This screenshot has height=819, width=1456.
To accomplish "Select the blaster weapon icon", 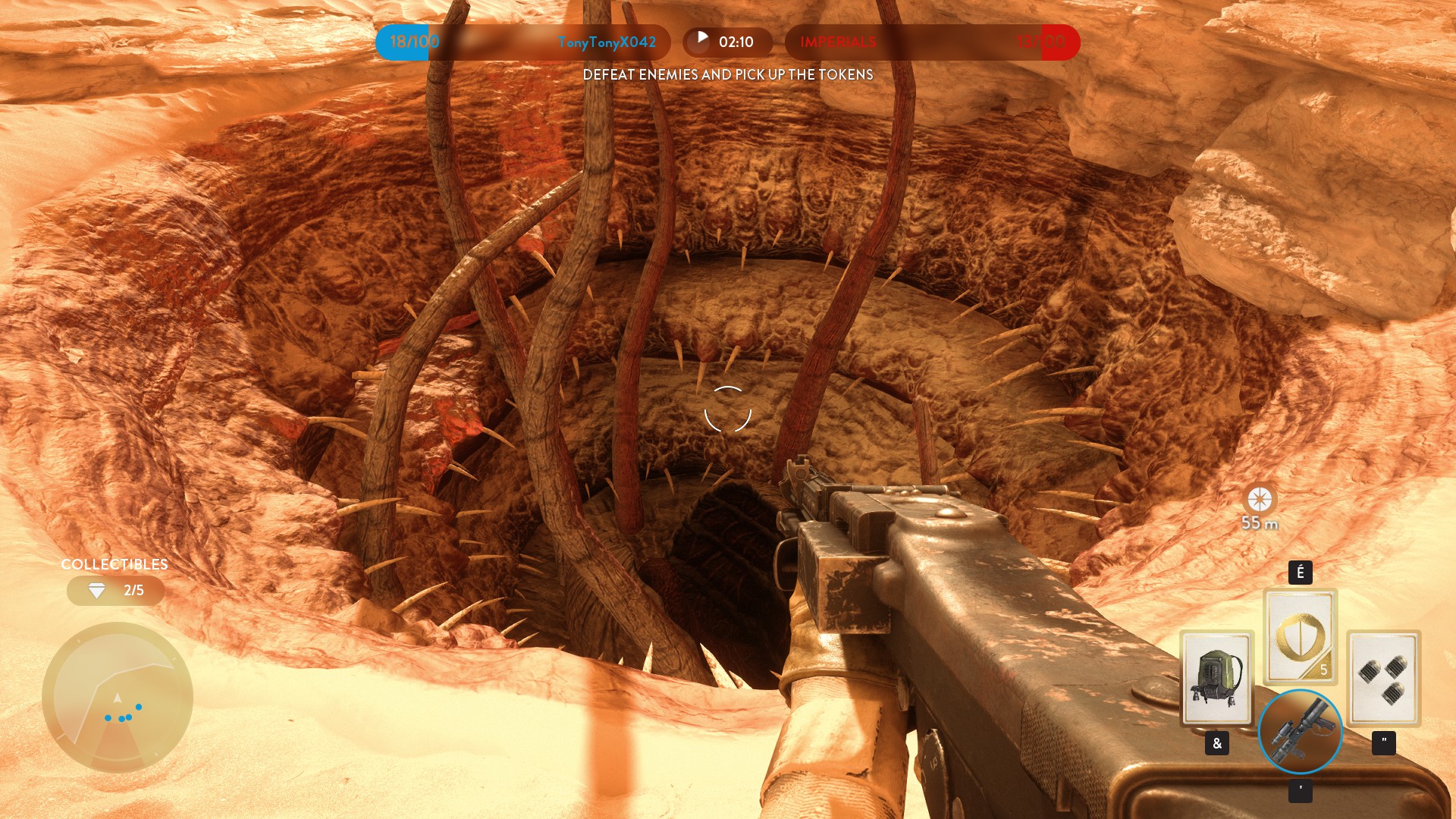I will point(1300,732).
